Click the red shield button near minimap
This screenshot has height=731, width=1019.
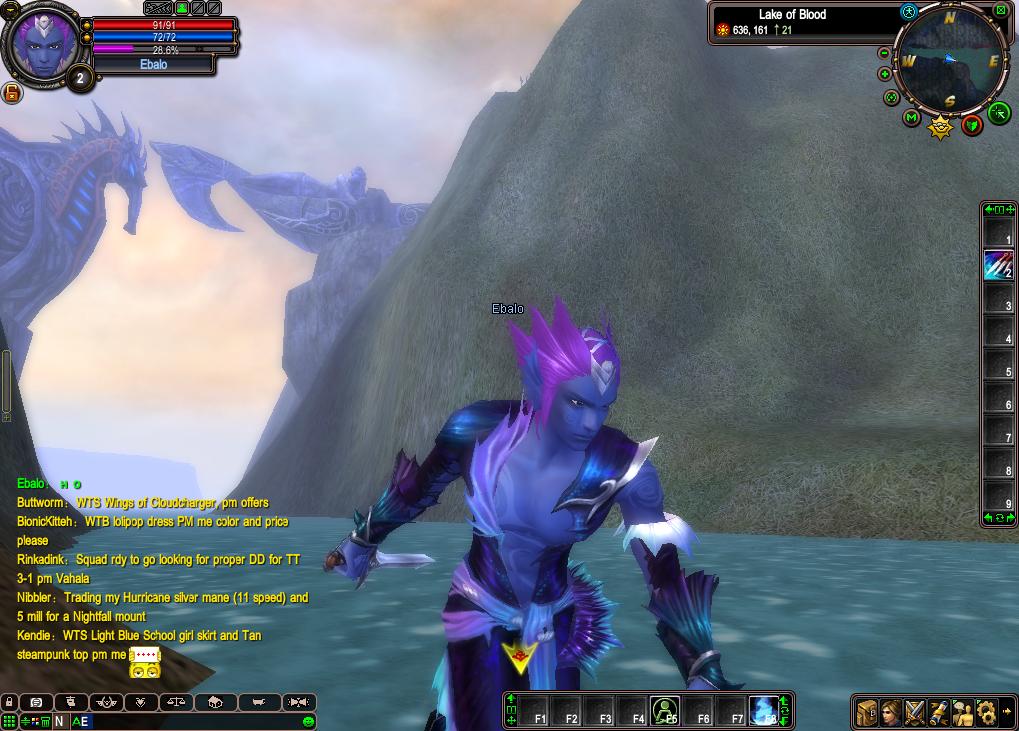tap(971, 125)
